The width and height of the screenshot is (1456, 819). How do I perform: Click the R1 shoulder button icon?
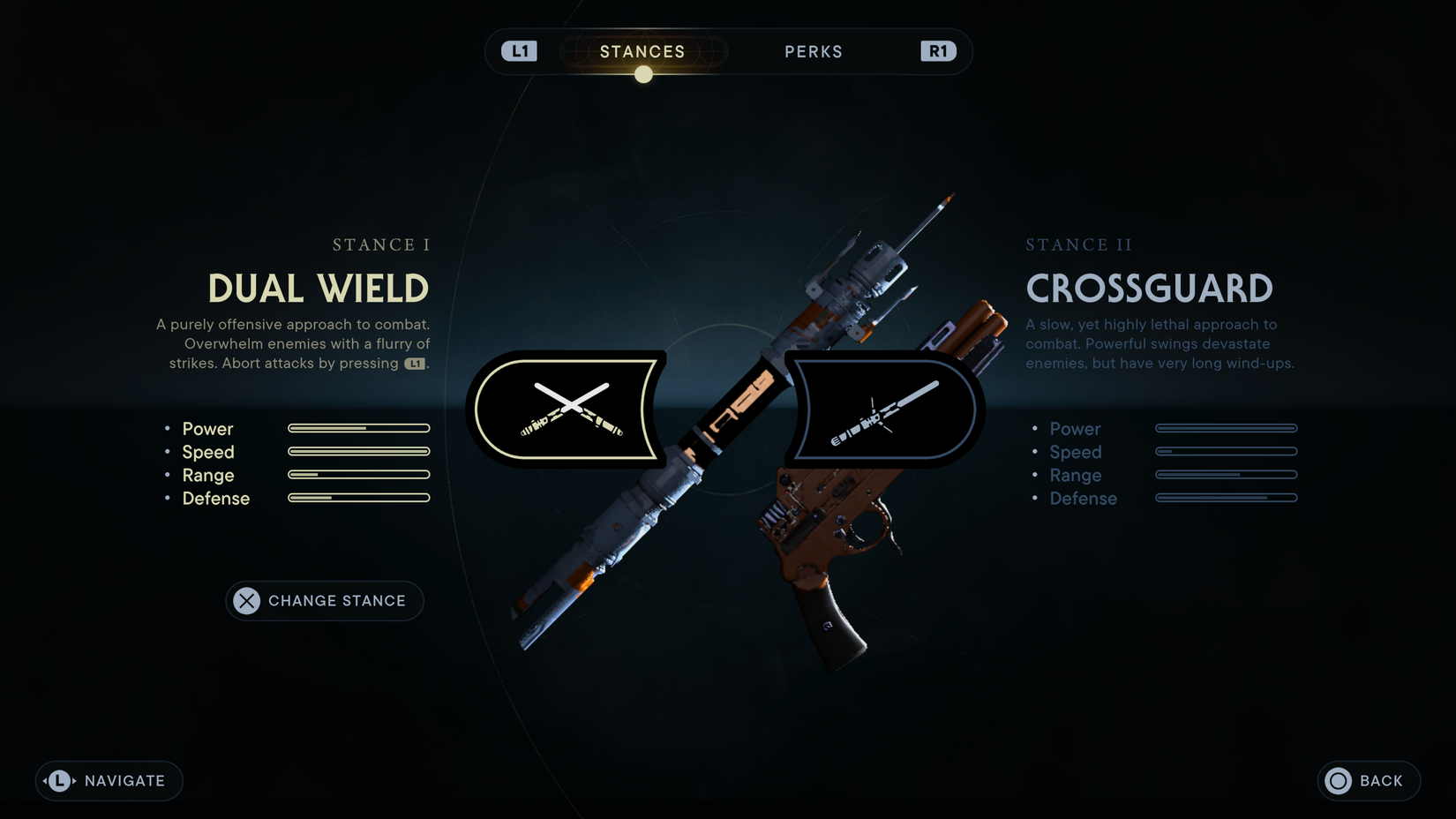pyautogui.click(x=938, y=50)
